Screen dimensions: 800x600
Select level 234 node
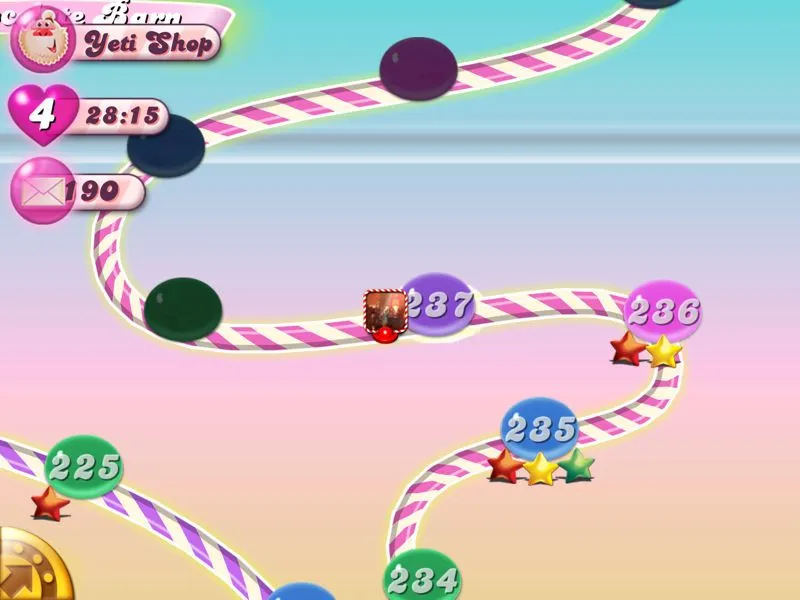423,577
